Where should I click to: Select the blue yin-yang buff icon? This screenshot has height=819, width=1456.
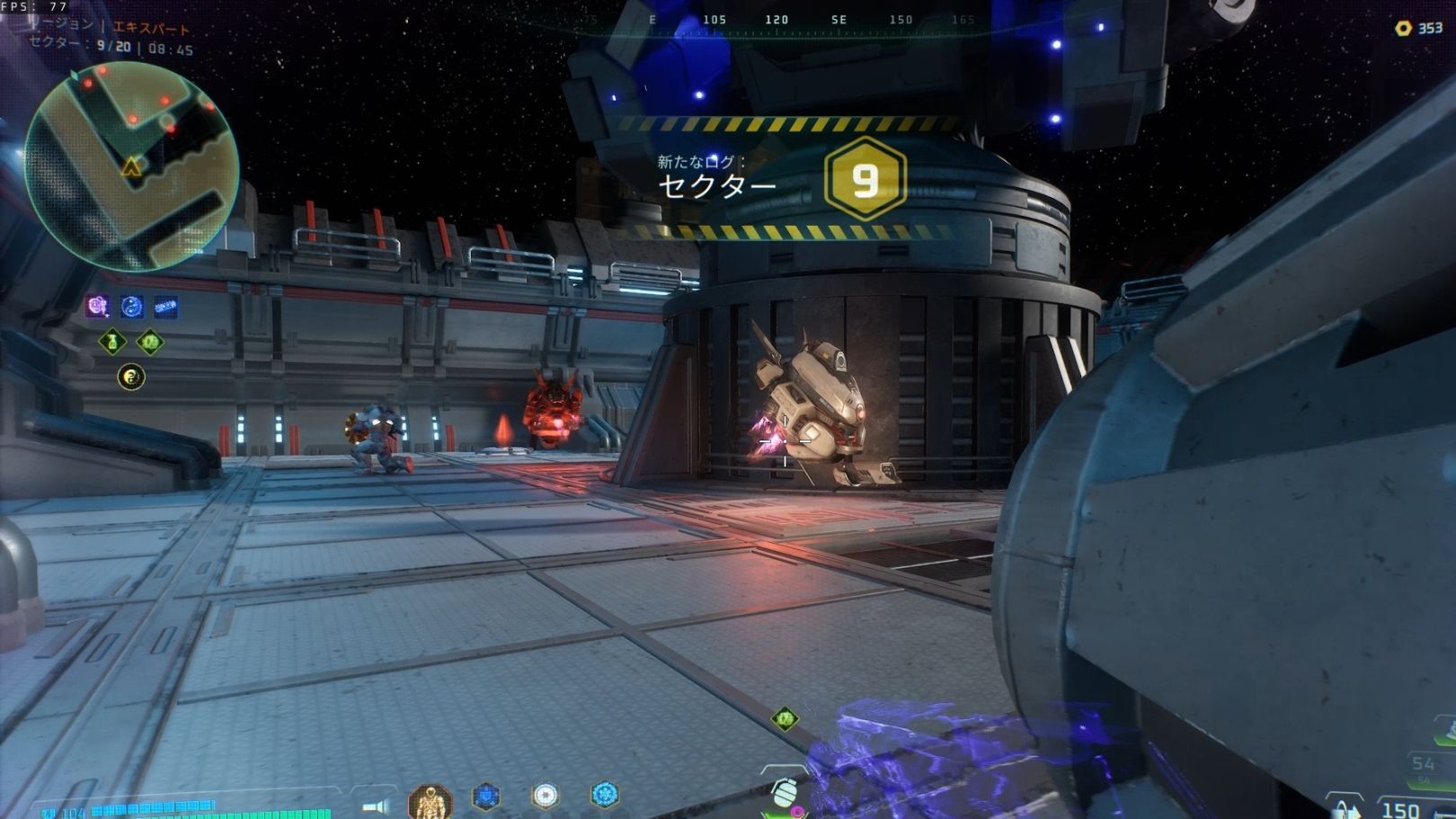[x=132, y=307]
